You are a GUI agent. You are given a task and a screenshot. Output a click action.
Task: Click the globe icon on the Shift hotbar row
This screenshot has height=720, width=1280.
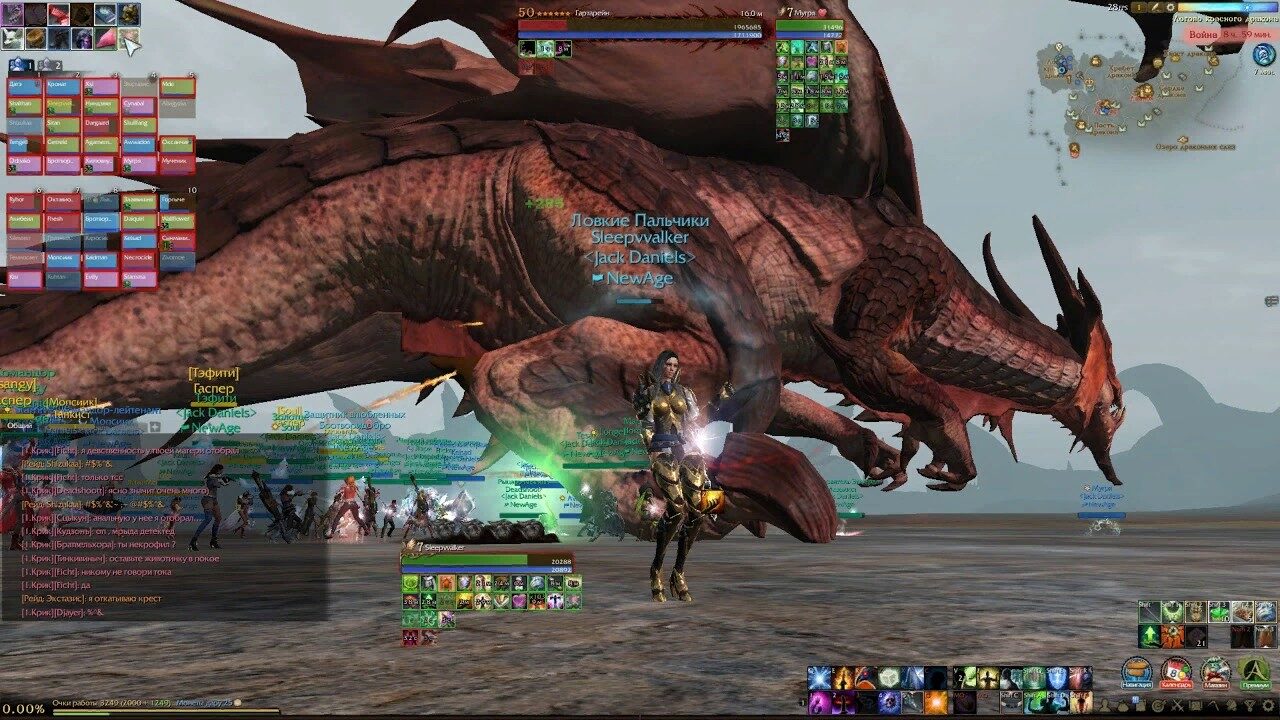[1265, 611]
